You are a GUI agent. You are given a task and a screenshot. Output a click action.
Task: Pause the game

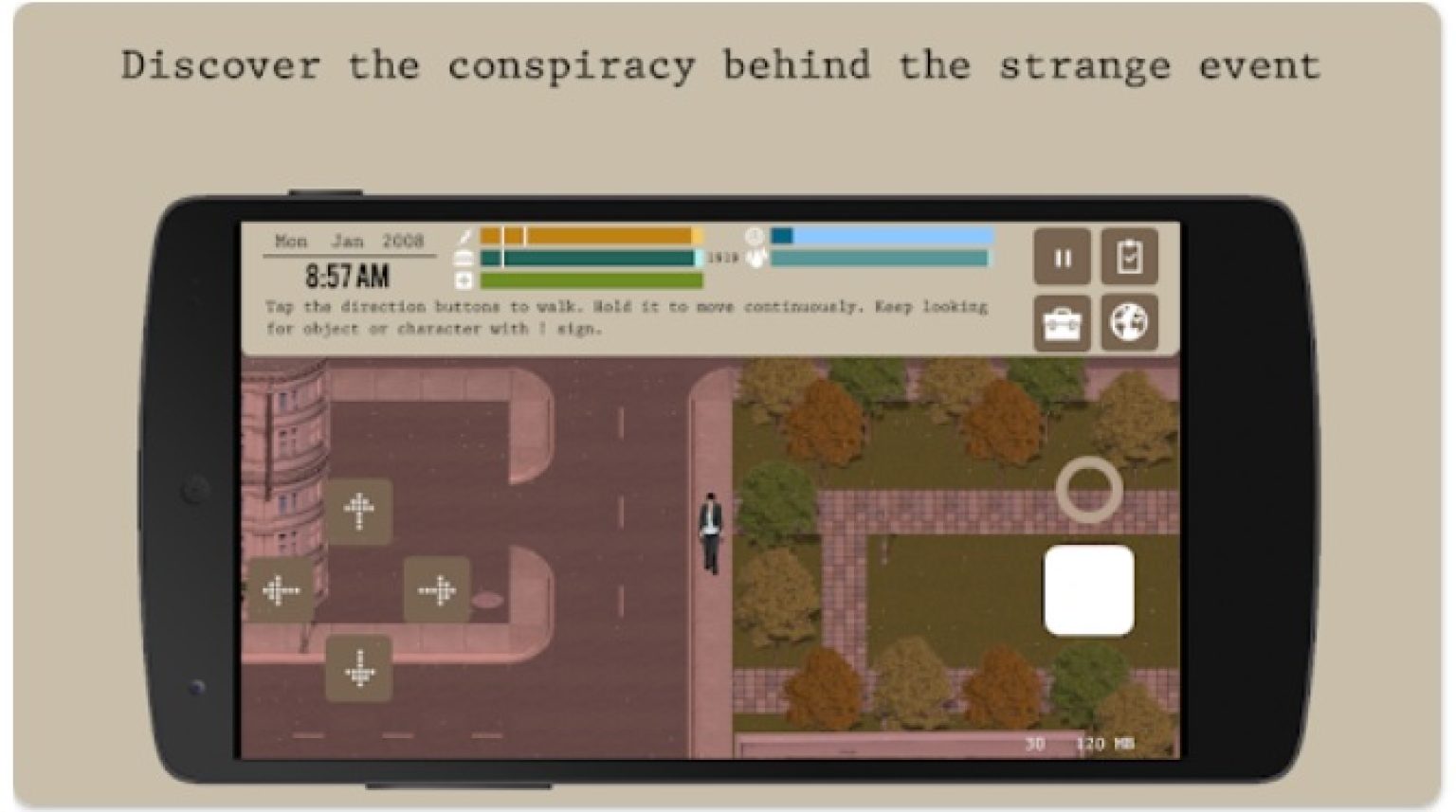(x=1064, y=255)
